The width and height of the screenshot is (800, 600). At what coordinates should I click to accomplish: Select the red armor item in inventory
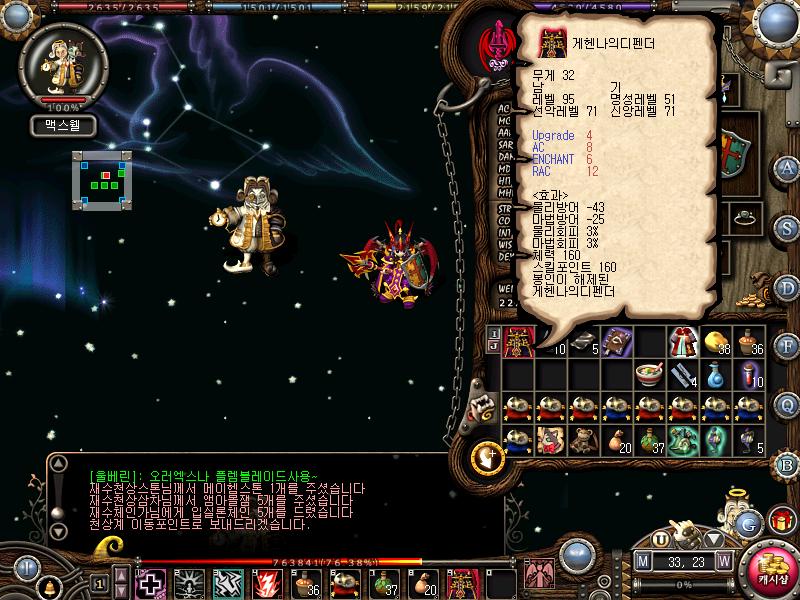518,342
